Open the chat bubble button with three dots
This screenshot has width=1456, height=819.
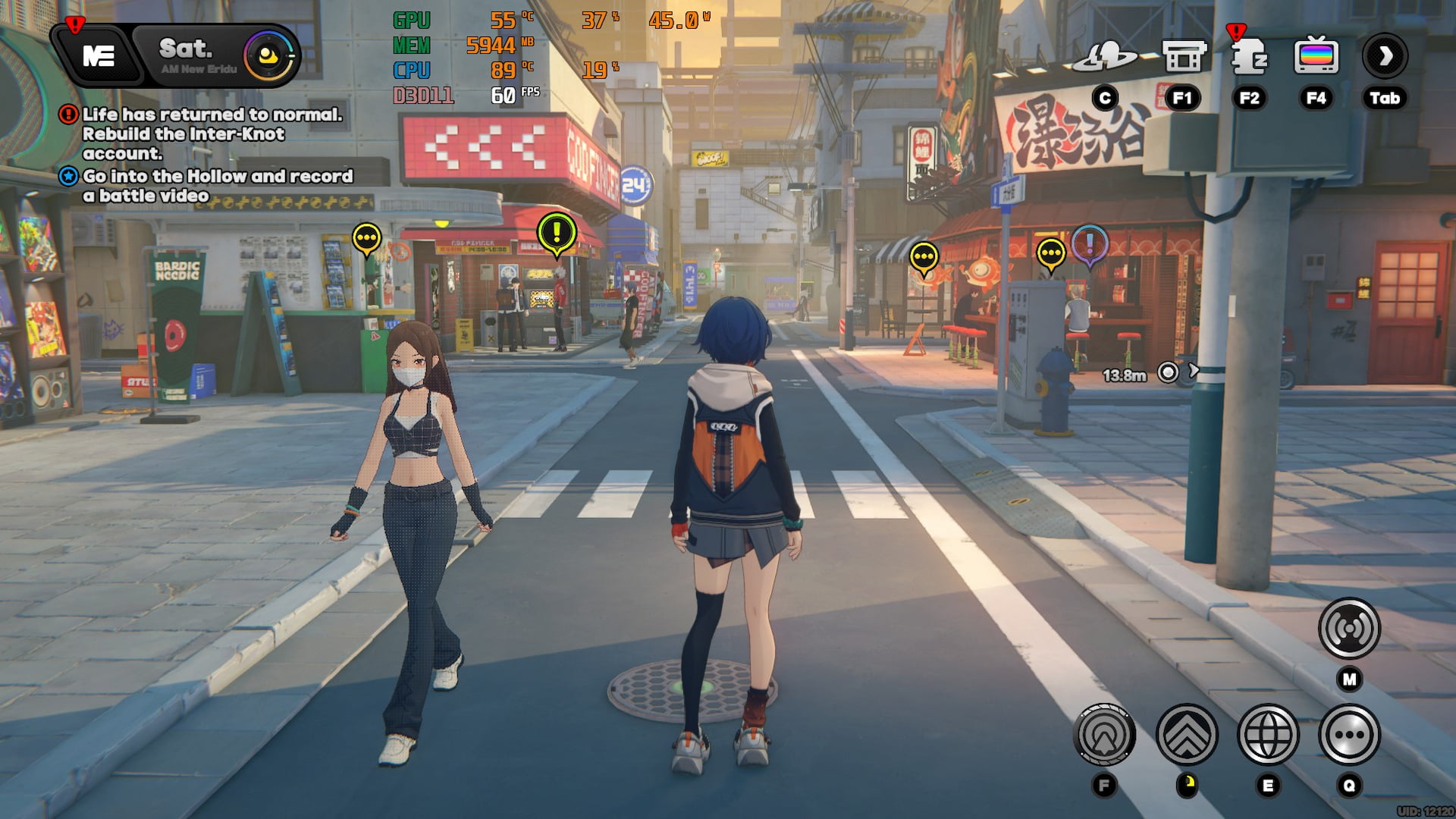point(1349,735)
